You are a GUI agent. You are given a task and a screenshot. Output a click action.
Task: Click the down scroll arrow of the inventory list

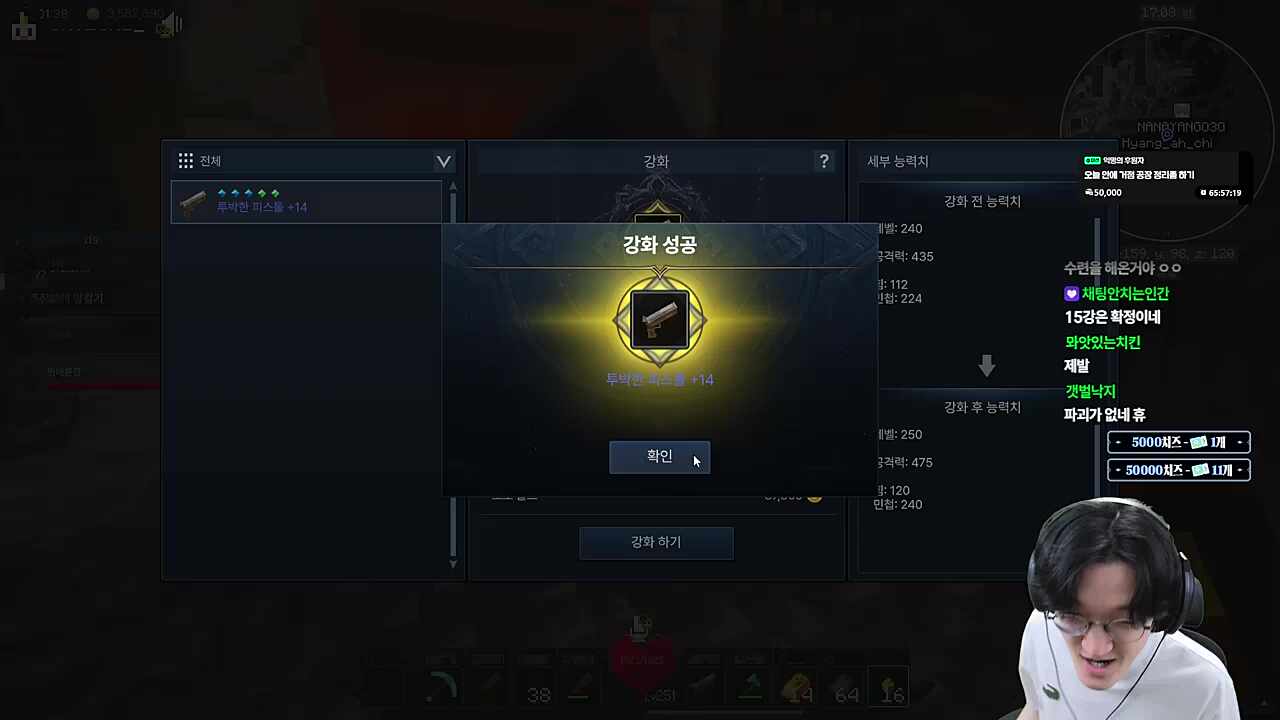pos(453,563)
